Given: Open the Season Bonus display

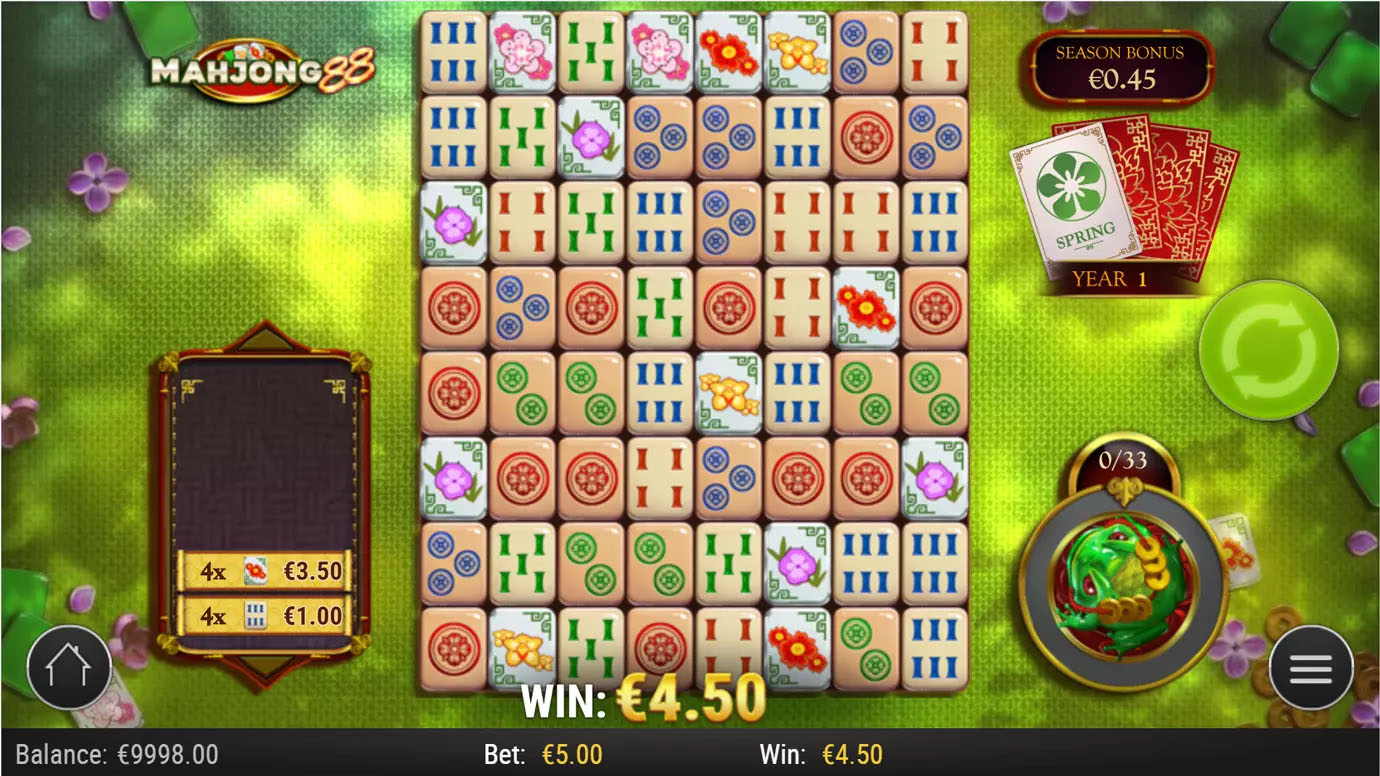Looking at the screenshot, I should pos(1120,64).
